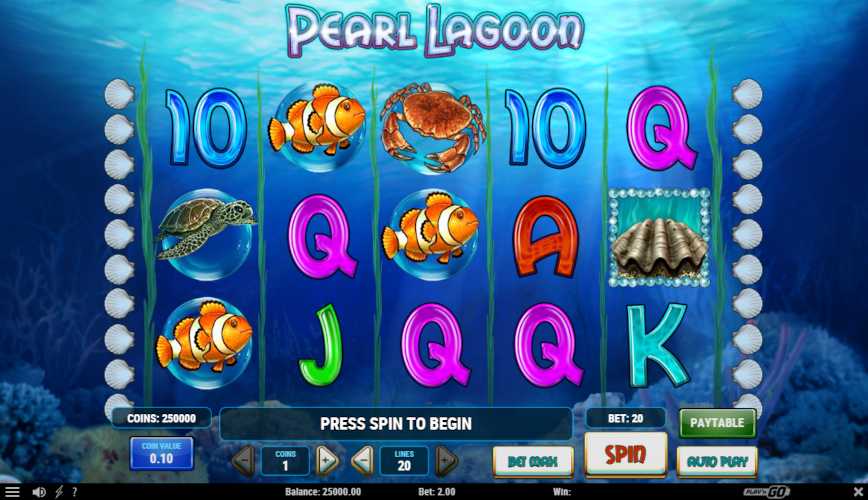This screenshot has height=500, width=868.
Task: Open the hamburger menu in bottom bar
Action: click(12, 492)
